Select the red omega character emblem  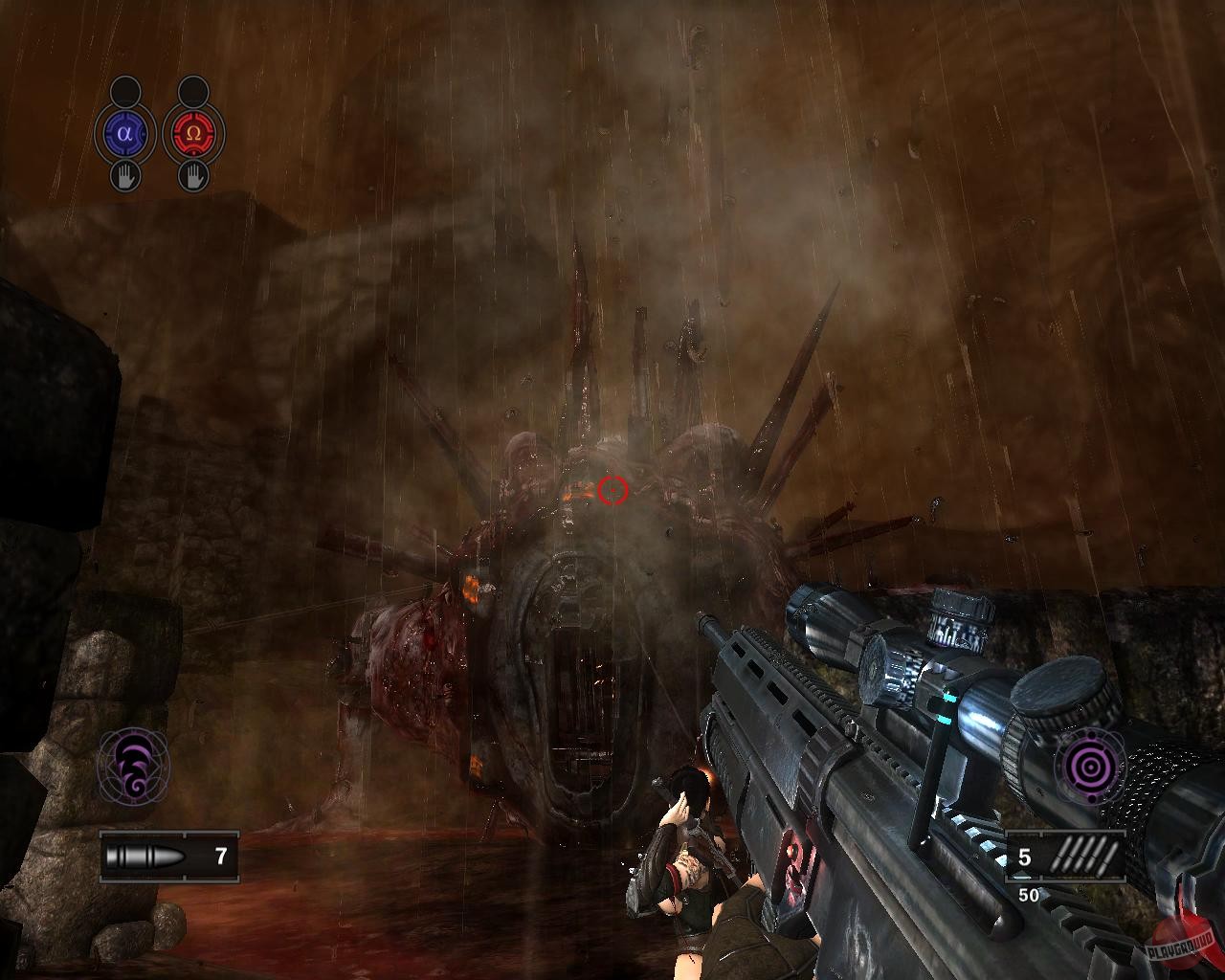[x=194, y=132]
